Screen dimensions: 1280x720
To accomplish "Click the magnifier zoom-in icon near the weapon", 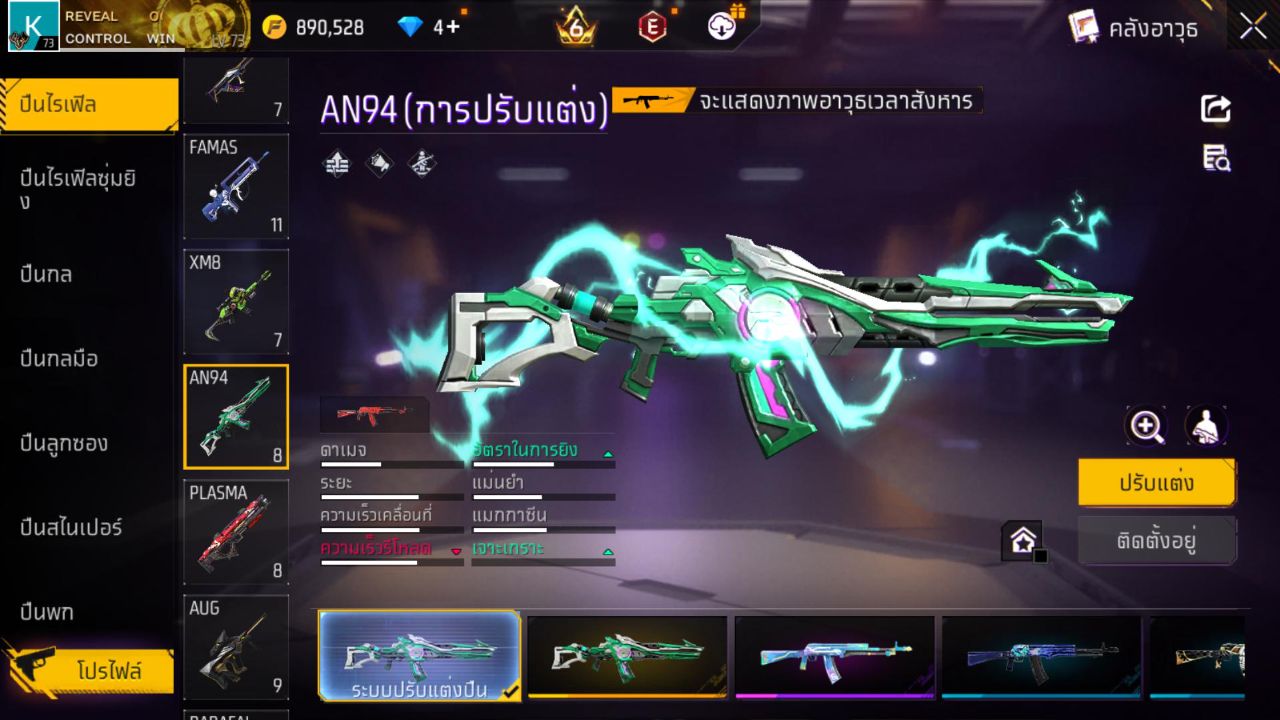I will click(x=1147, y=425).
